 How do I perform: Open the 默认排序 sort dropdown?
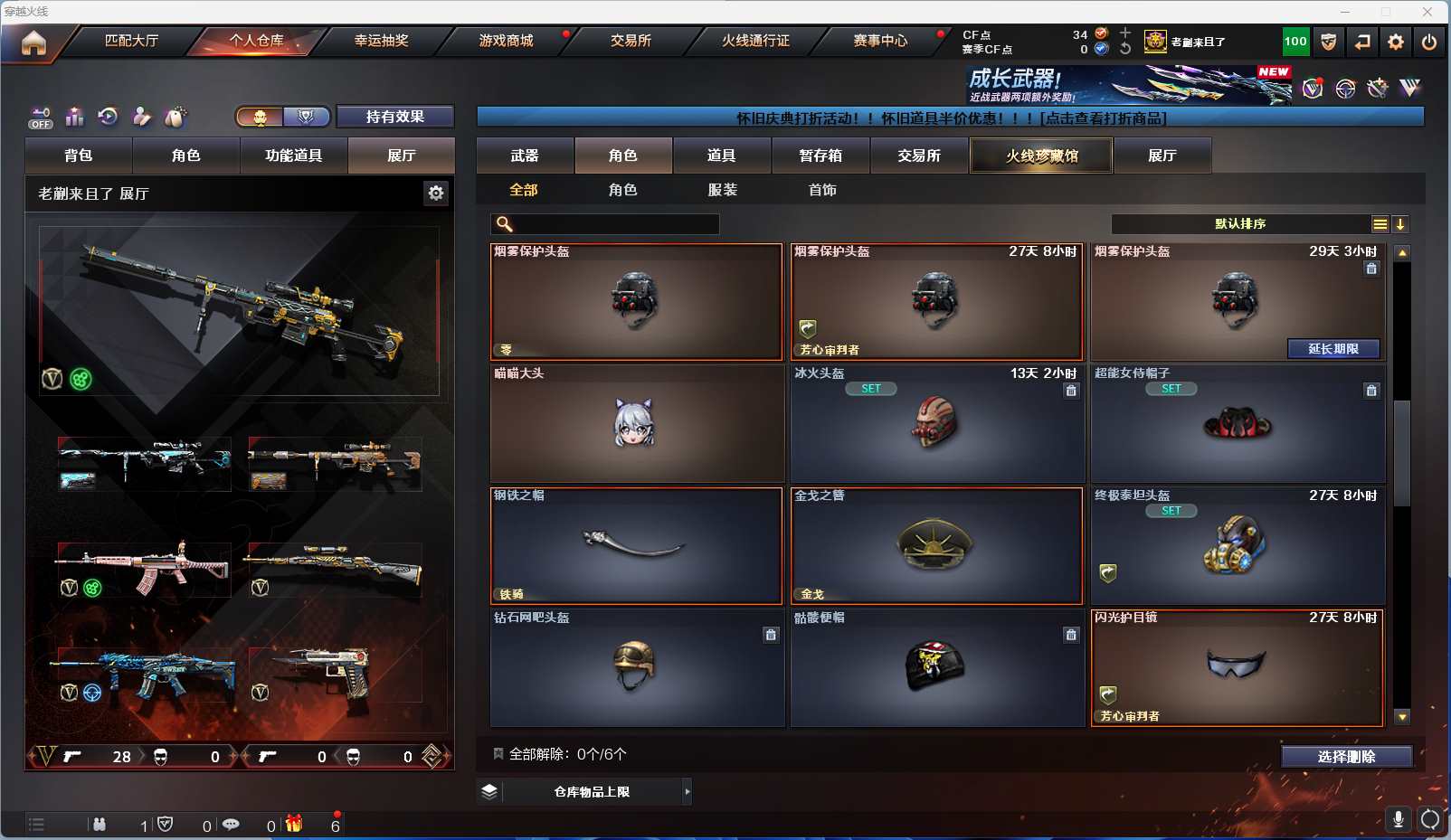(x=1241, y=224)
